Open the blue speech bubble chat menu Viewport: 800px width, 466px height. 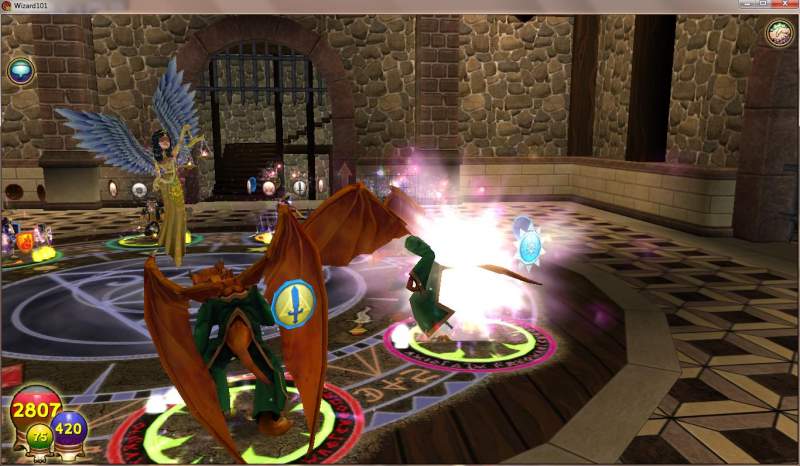(x=20, y=70)
